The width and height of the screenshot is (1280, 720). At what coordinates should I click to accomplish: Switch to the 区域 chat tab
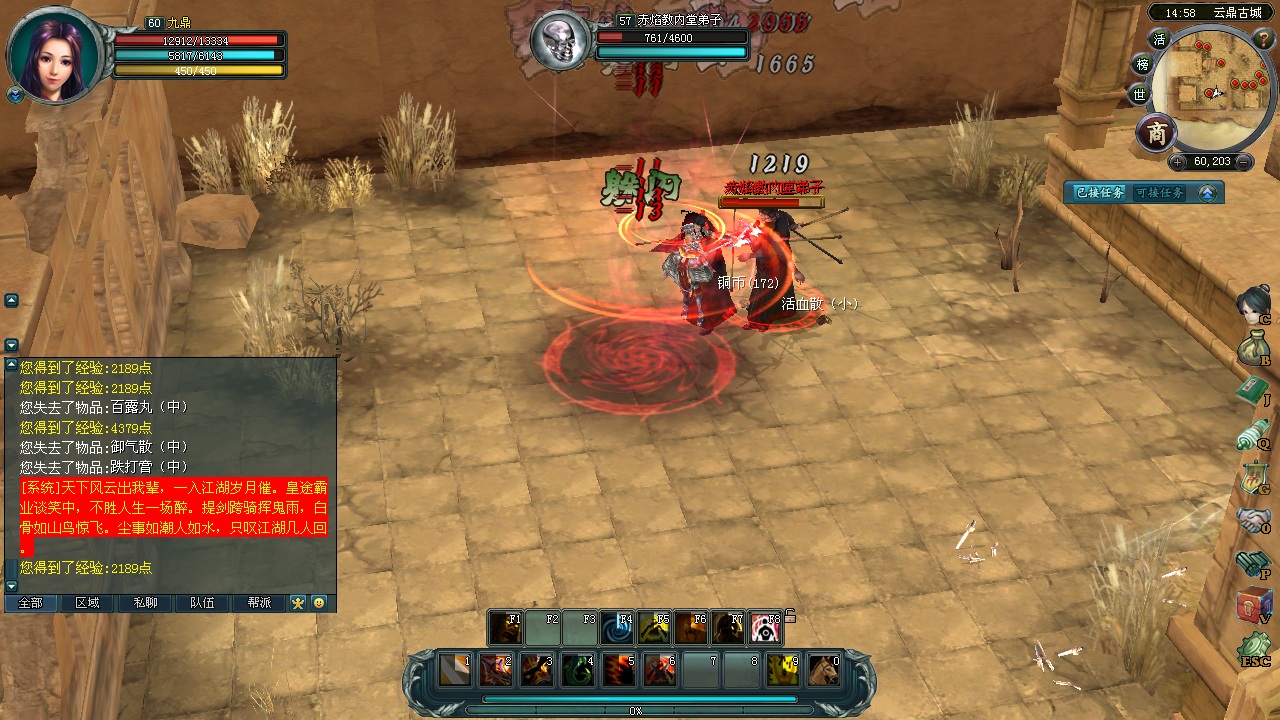pyautogui.click(x=87, y=603)
